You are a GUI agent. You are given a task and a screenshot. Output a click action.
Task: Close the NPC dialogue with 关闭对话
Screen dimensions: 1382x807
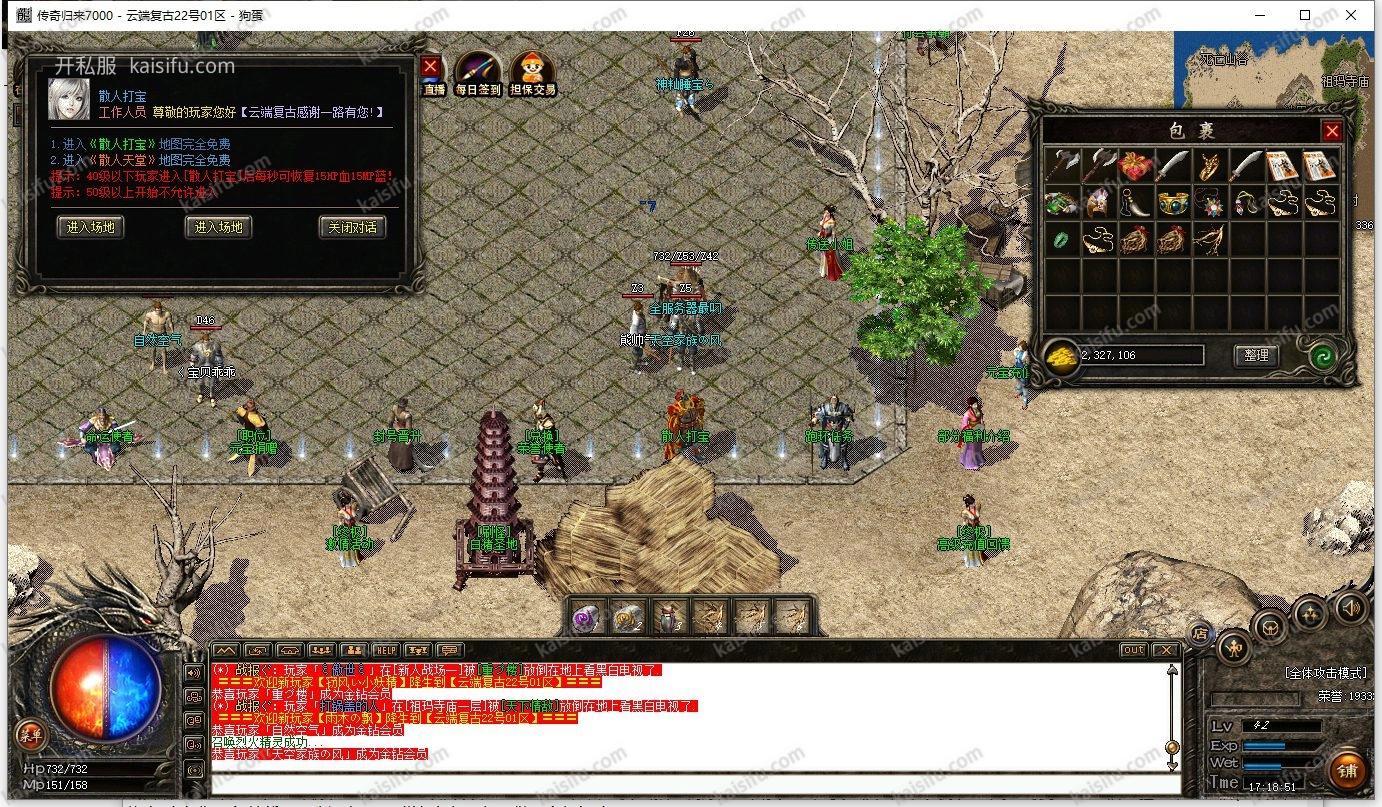pos(352,227)
